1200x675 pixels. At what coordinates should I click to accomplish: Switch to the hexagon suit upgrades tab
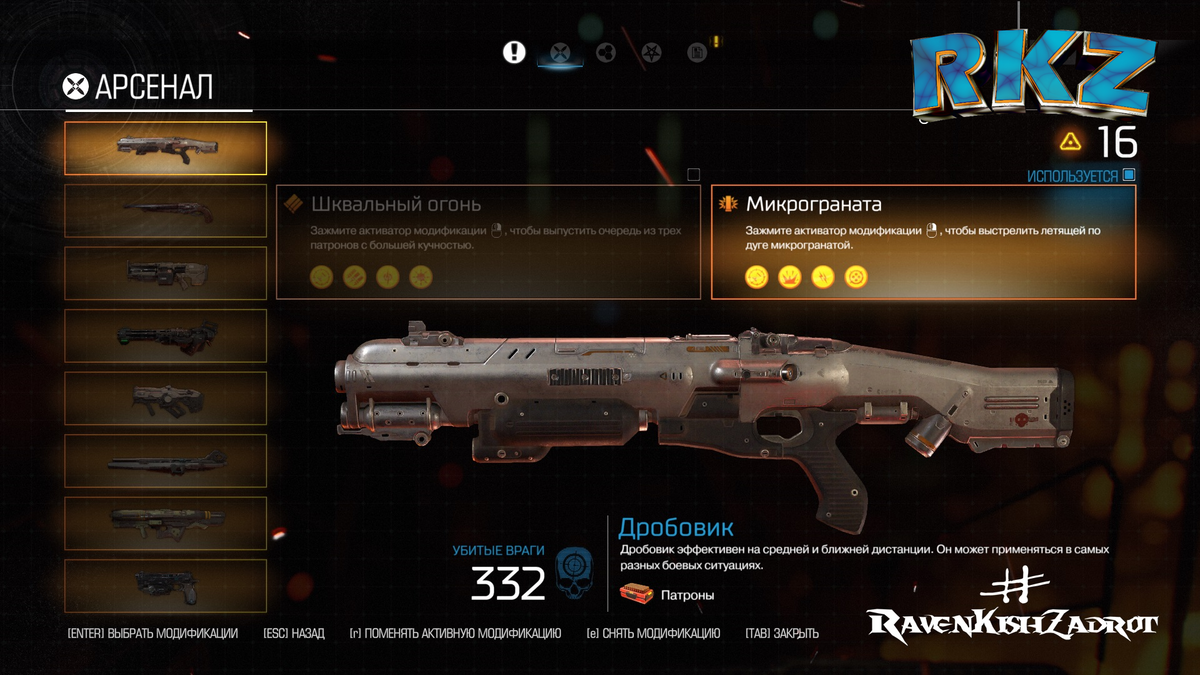point(605,52)
